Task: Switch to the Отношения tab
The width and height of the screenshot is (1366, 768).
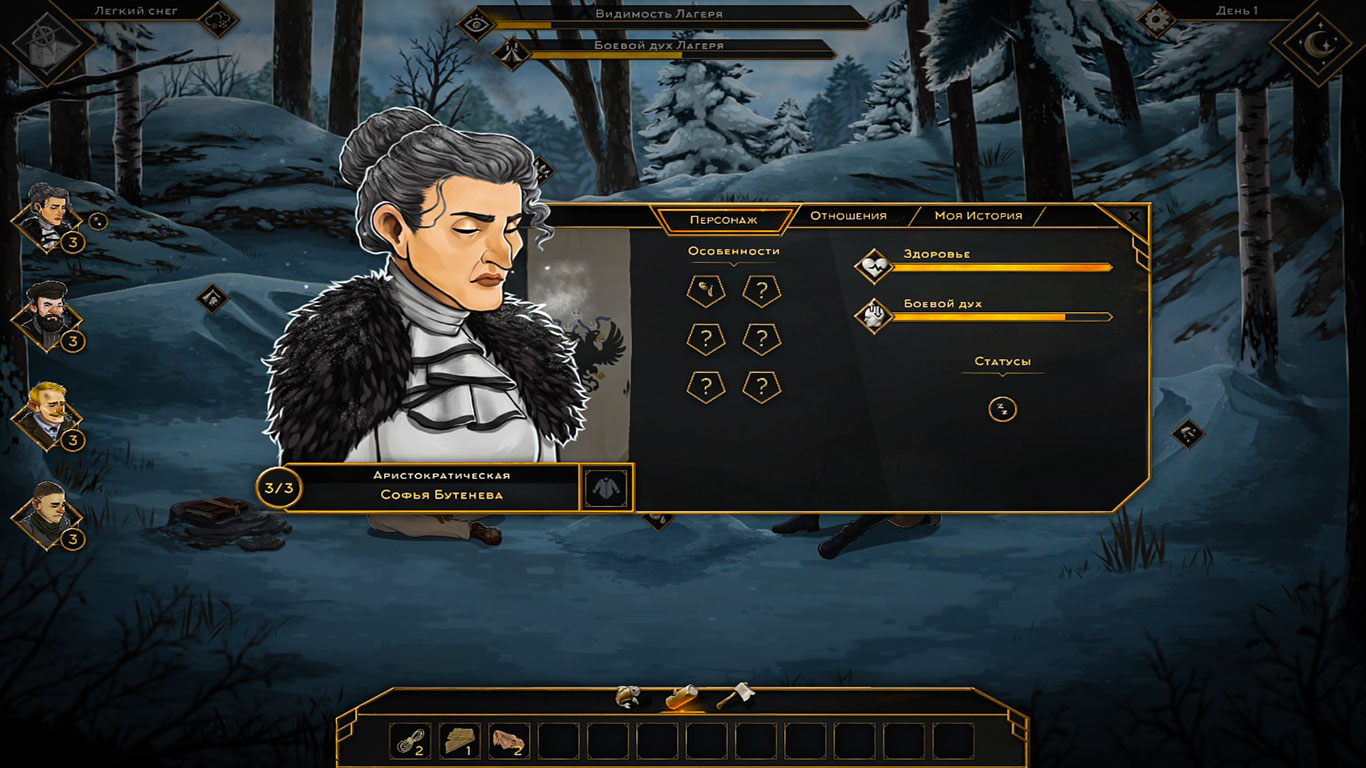Action: (x=848, y=216)
